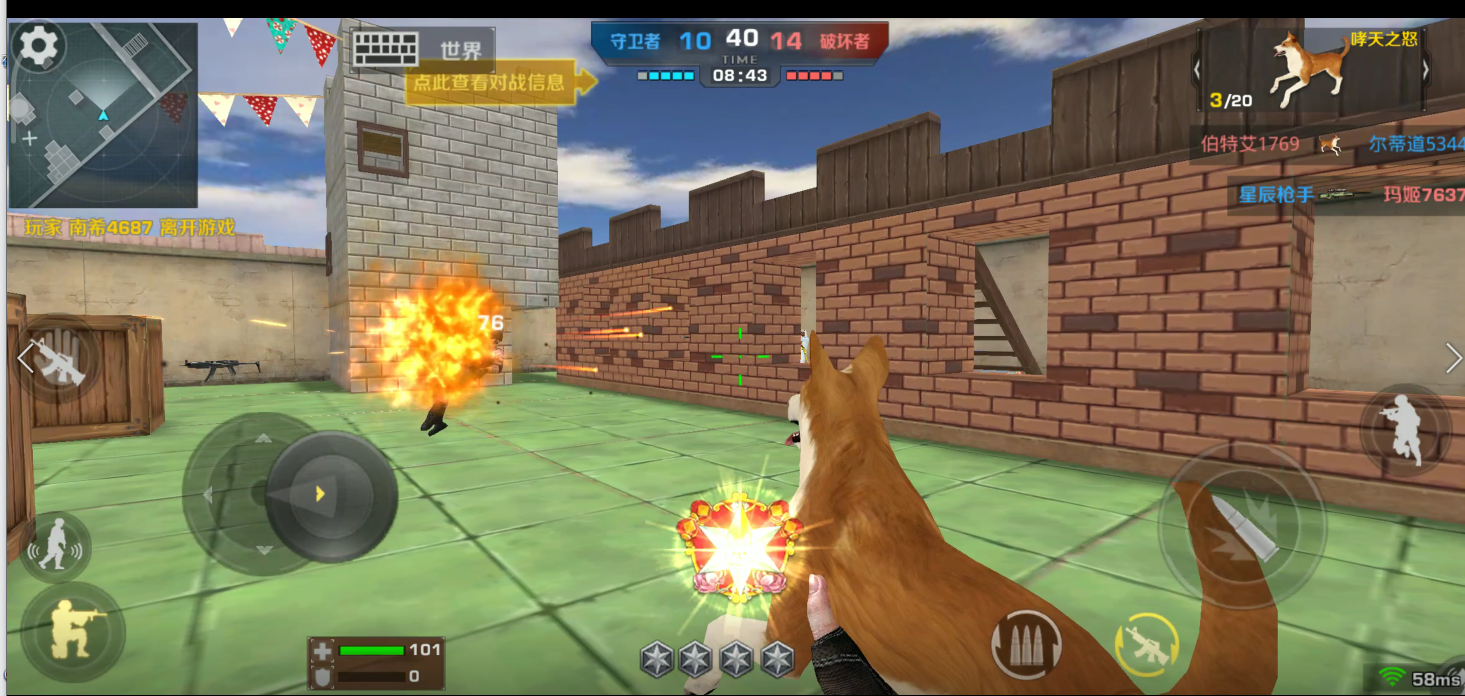Viewport: 1465px width, 696px height.
Task: Expand the right edge arrow panel
Action: pyautogui.click(x=1453, y=358)
